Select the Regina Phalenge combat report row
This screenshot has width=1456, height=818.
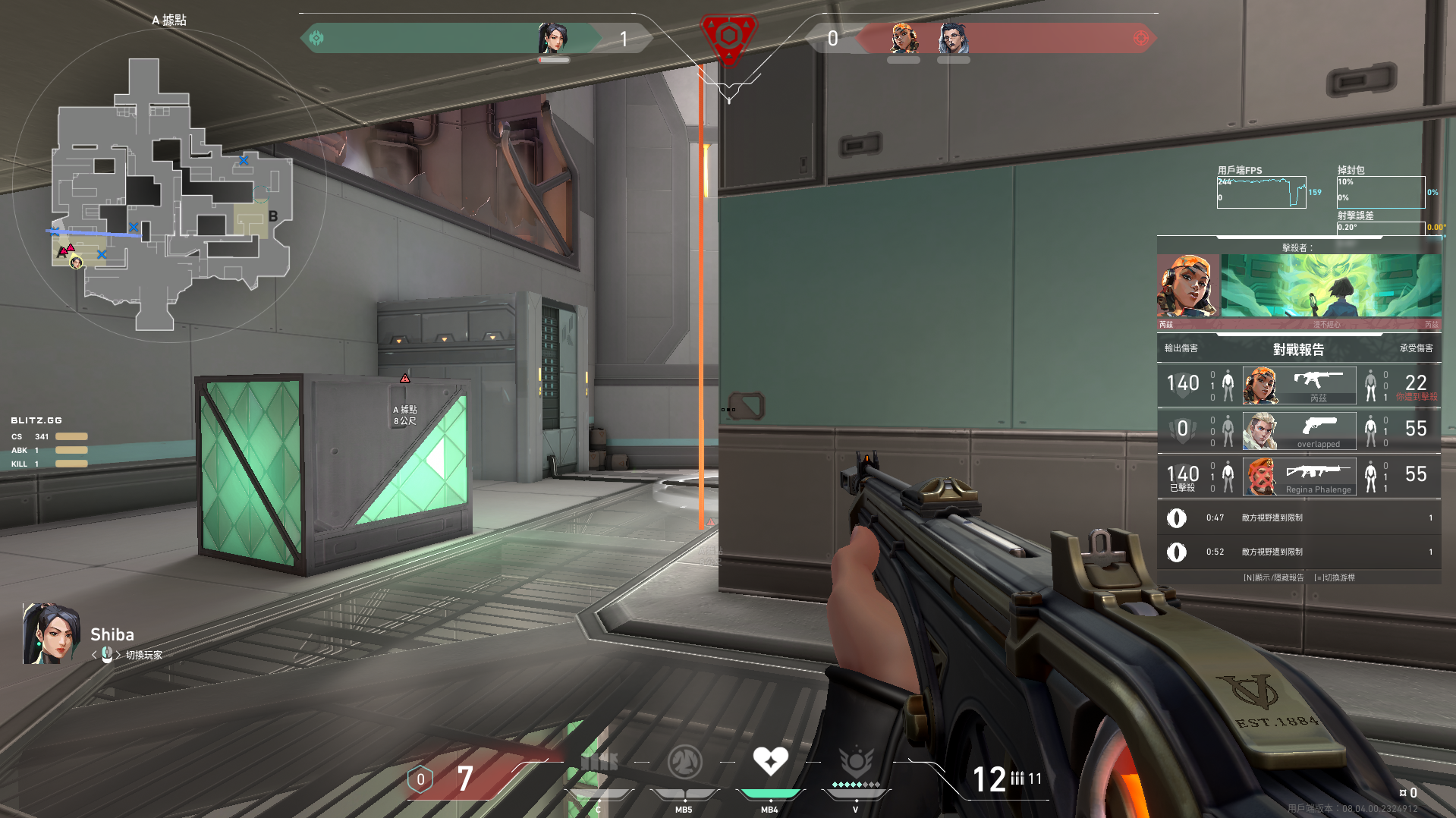1299,476
